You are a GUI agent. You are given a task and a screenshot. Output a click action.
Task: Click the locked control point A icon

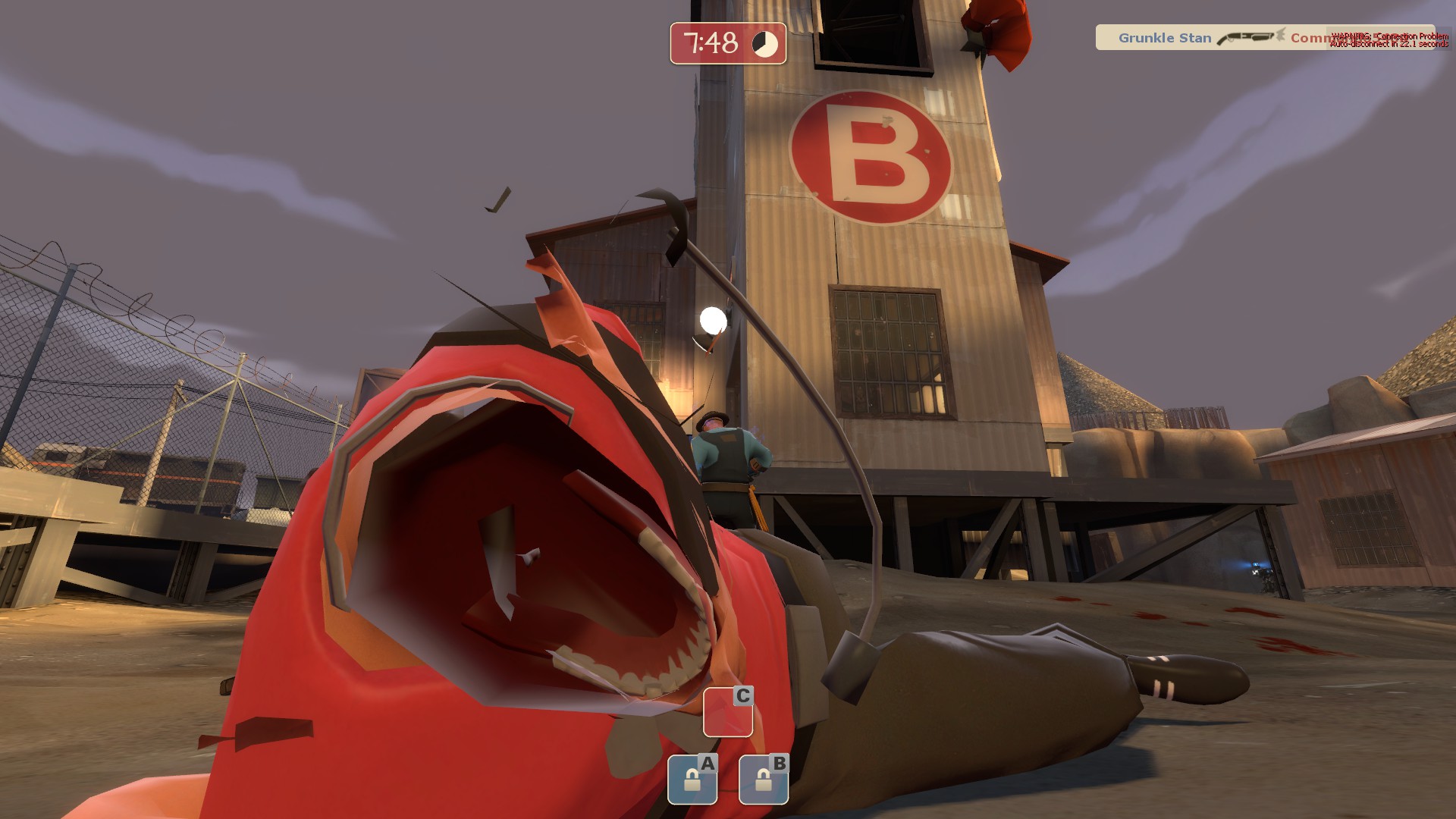692,779
